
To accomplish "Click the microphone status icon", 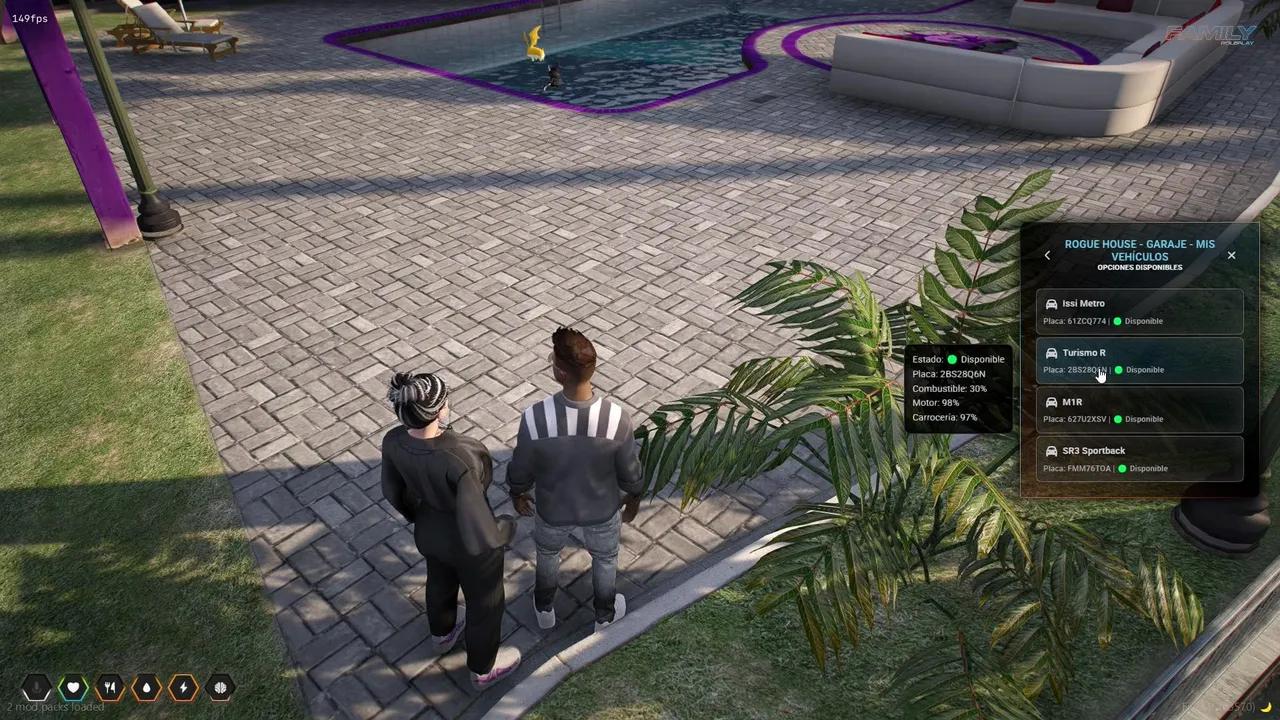I will 37,687.
